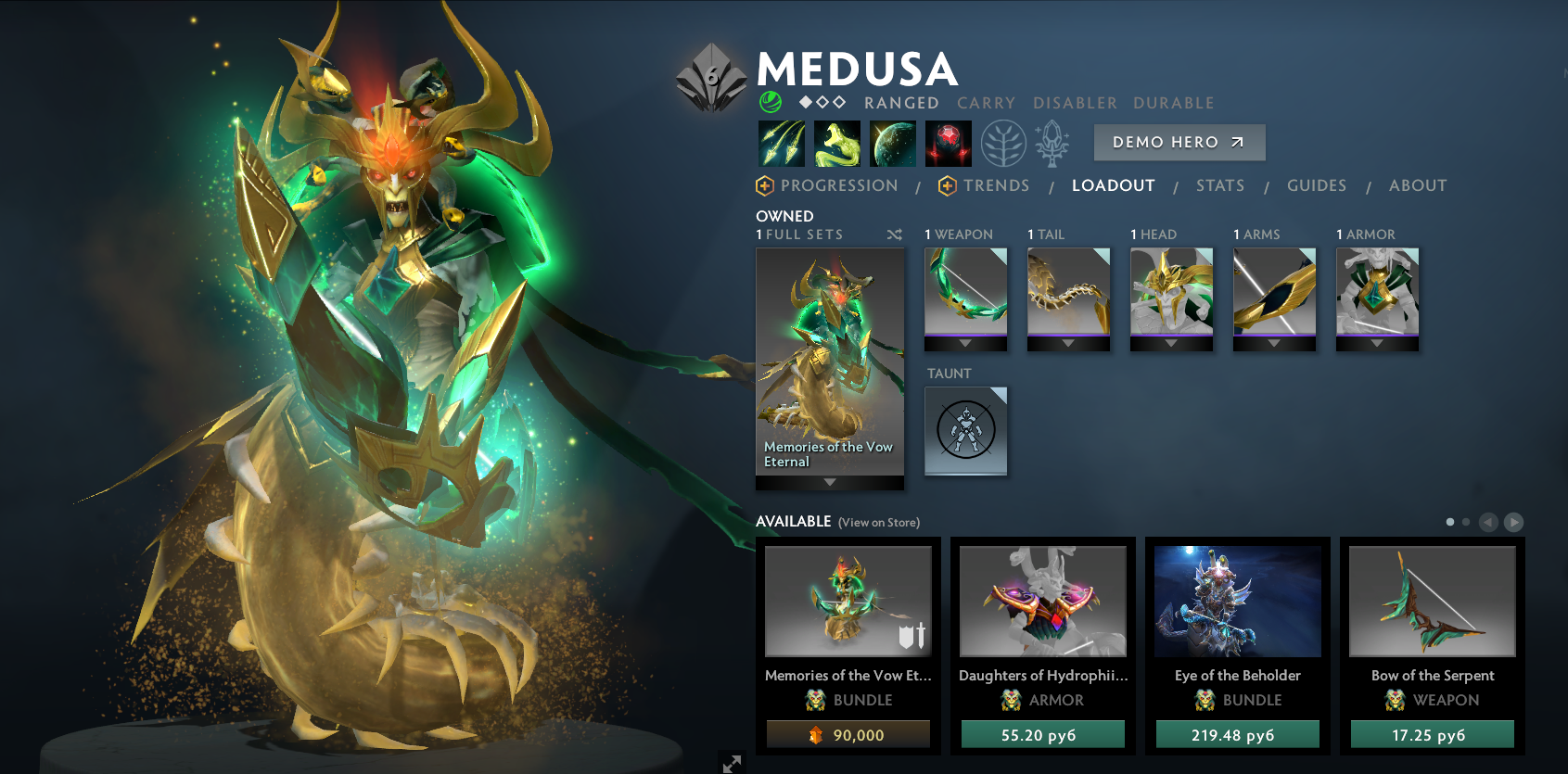
Task: Click the Mystic Snake ability icon
Action: coord(836,144)
